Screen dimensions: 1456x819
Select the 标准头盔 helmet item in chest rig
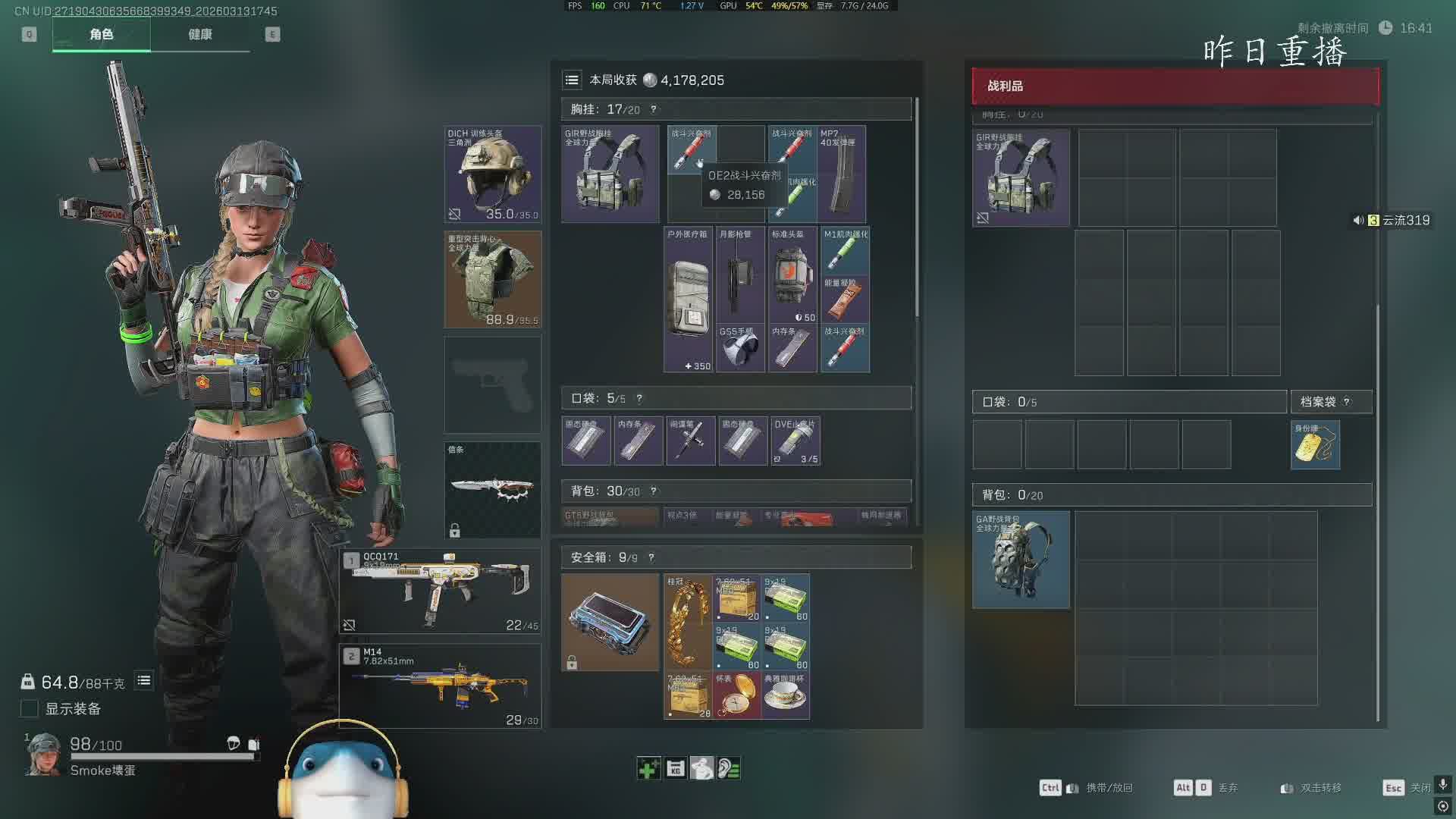pyautogui.click(x=792, y=275)
